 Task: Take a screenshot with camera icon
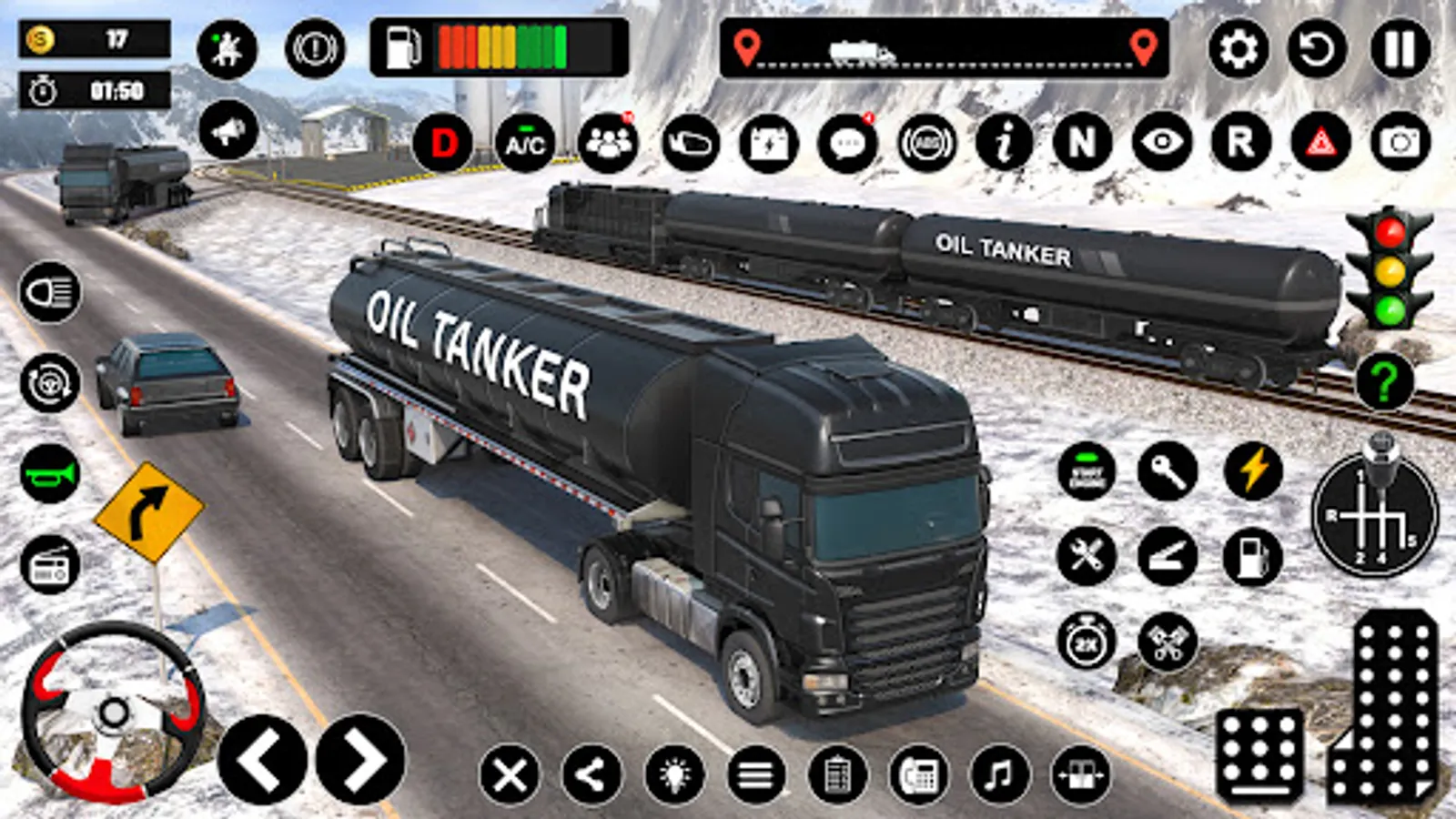tap(1400, 143)
